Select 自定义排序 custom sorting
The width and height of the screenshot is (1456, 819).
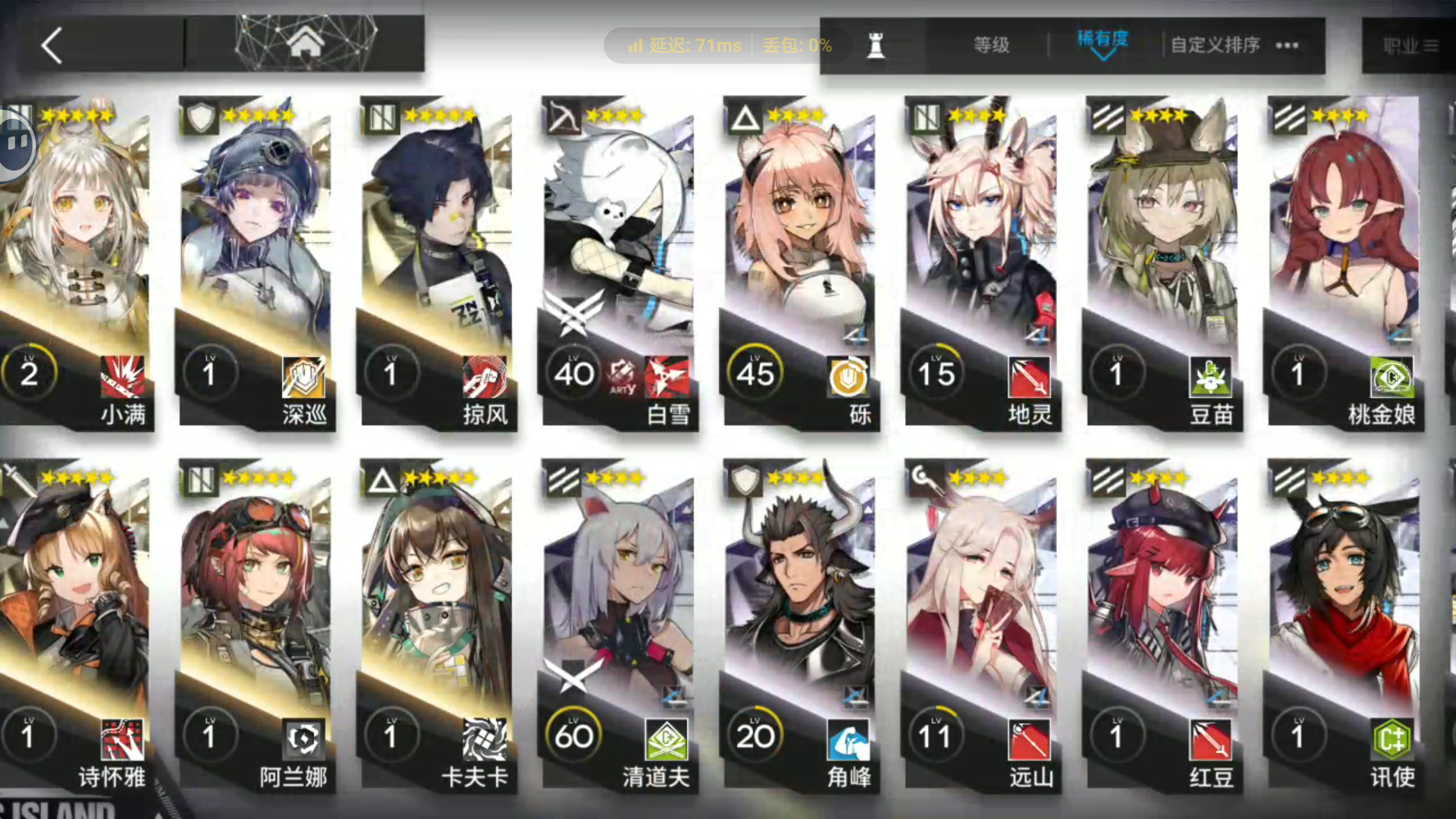click(x=1214, y=45)
